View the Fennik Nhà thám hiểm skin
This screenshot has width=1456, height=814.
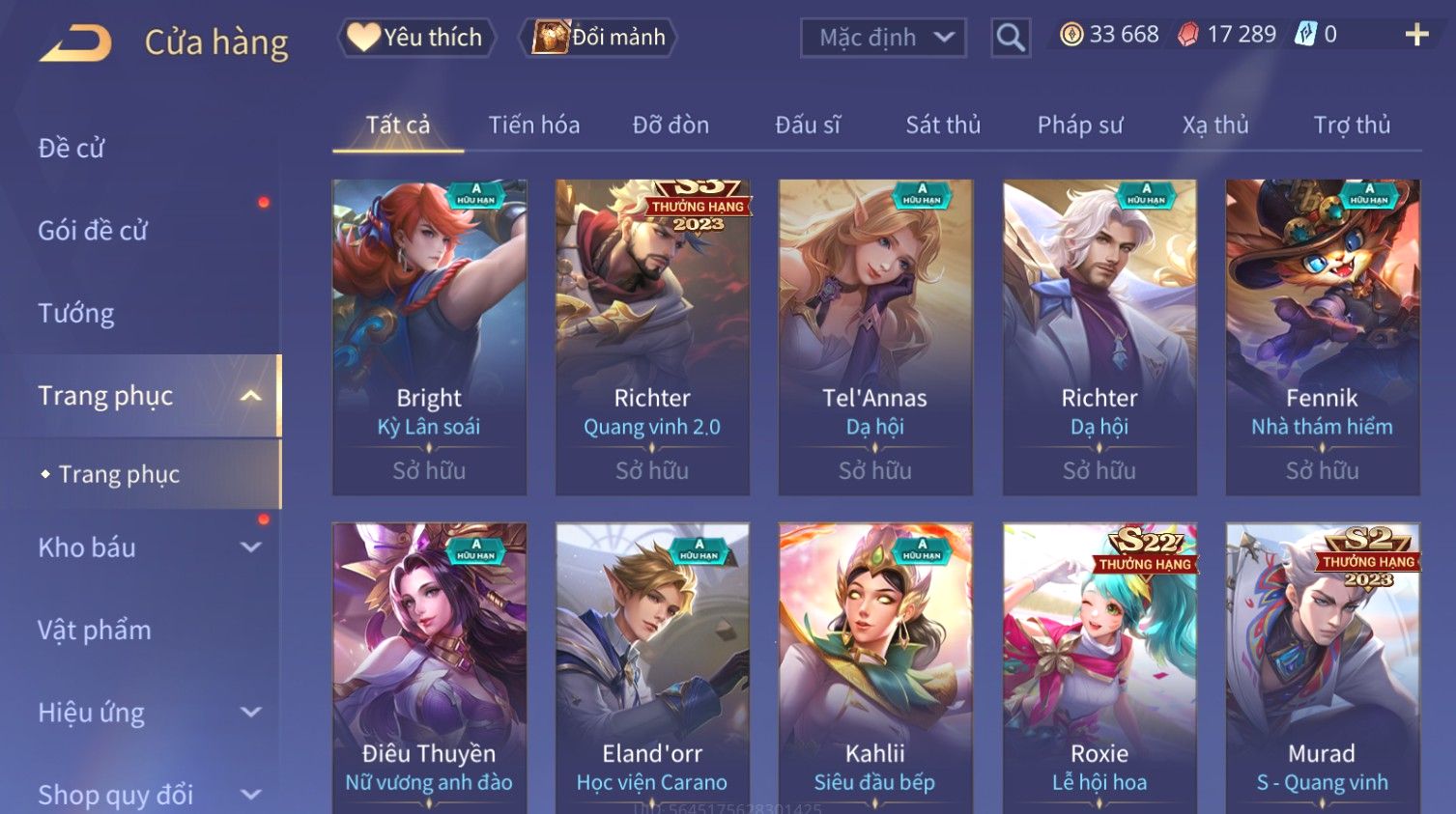pos(1322,336)
